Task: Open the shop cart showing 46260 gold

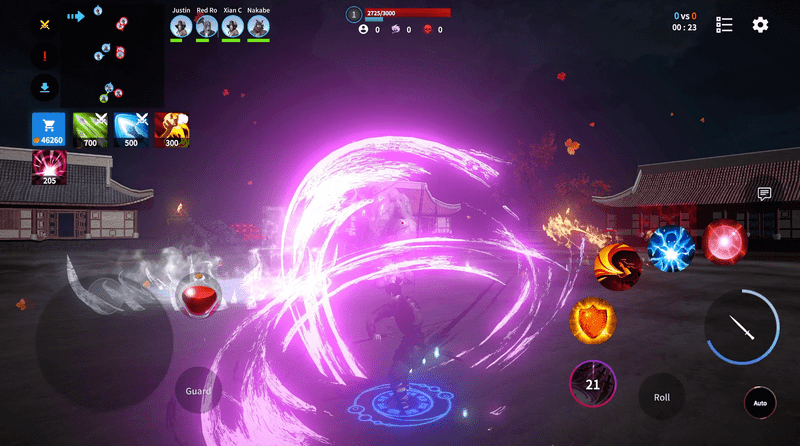Action: coord(48,130)
